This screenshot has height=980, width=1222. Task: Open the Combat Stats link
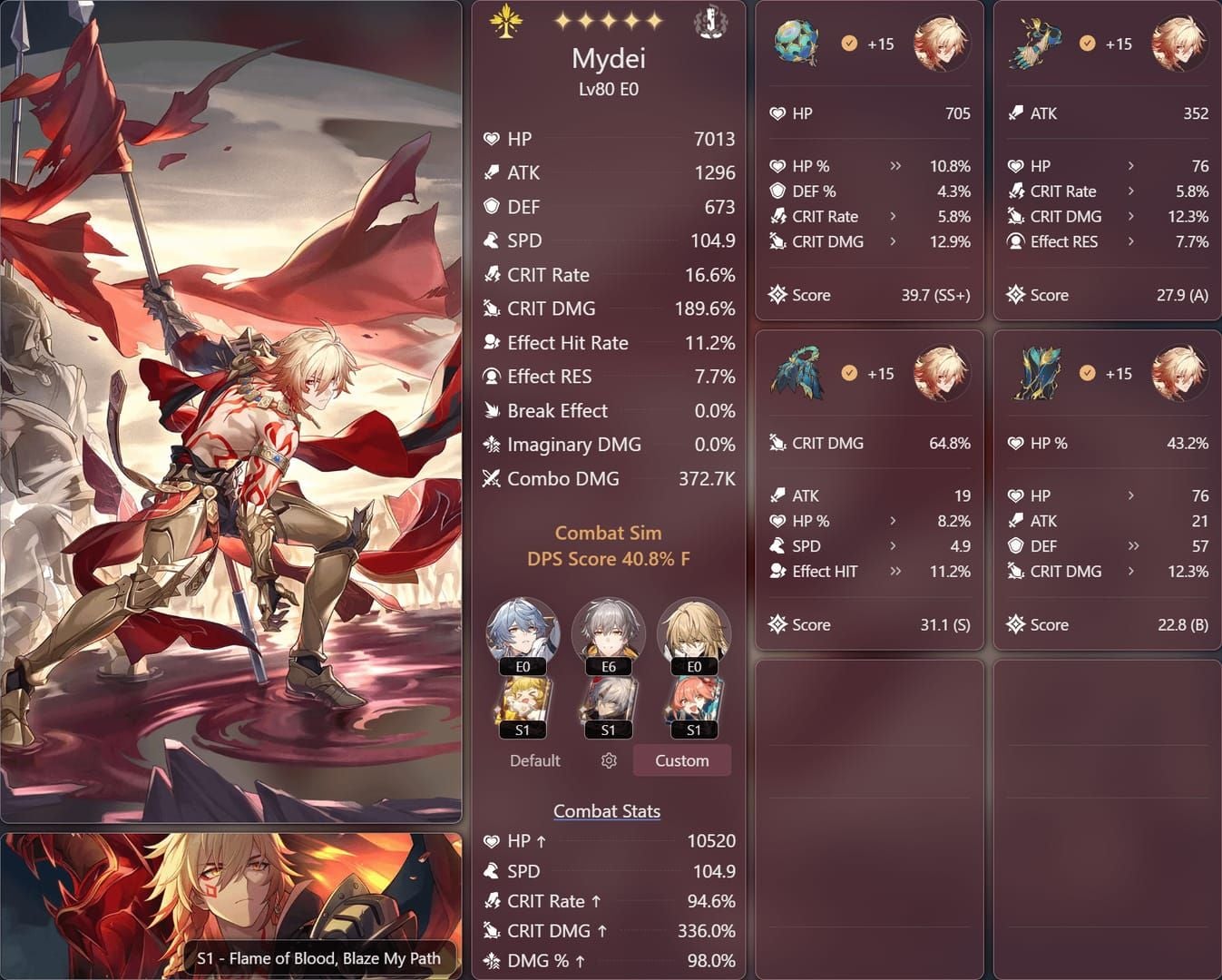(x=607, y=810)
